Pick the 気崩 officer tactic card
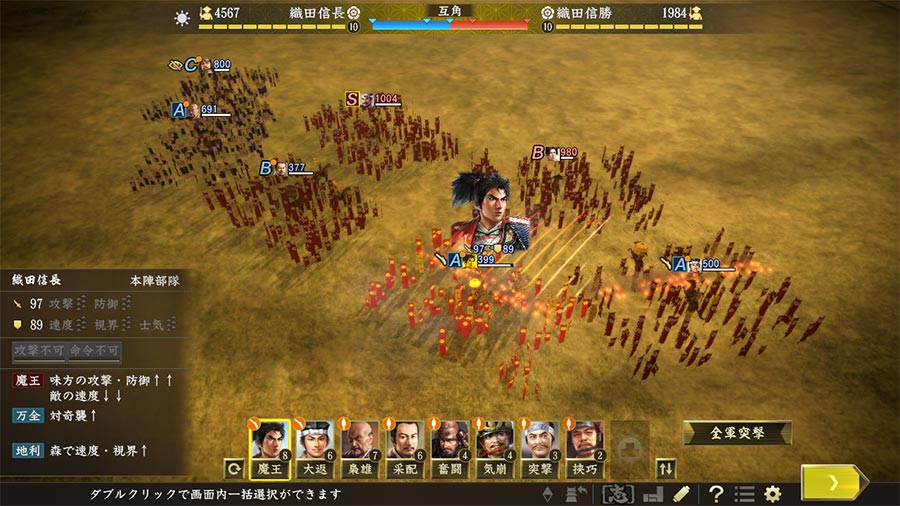 click(x=495, y=449)
